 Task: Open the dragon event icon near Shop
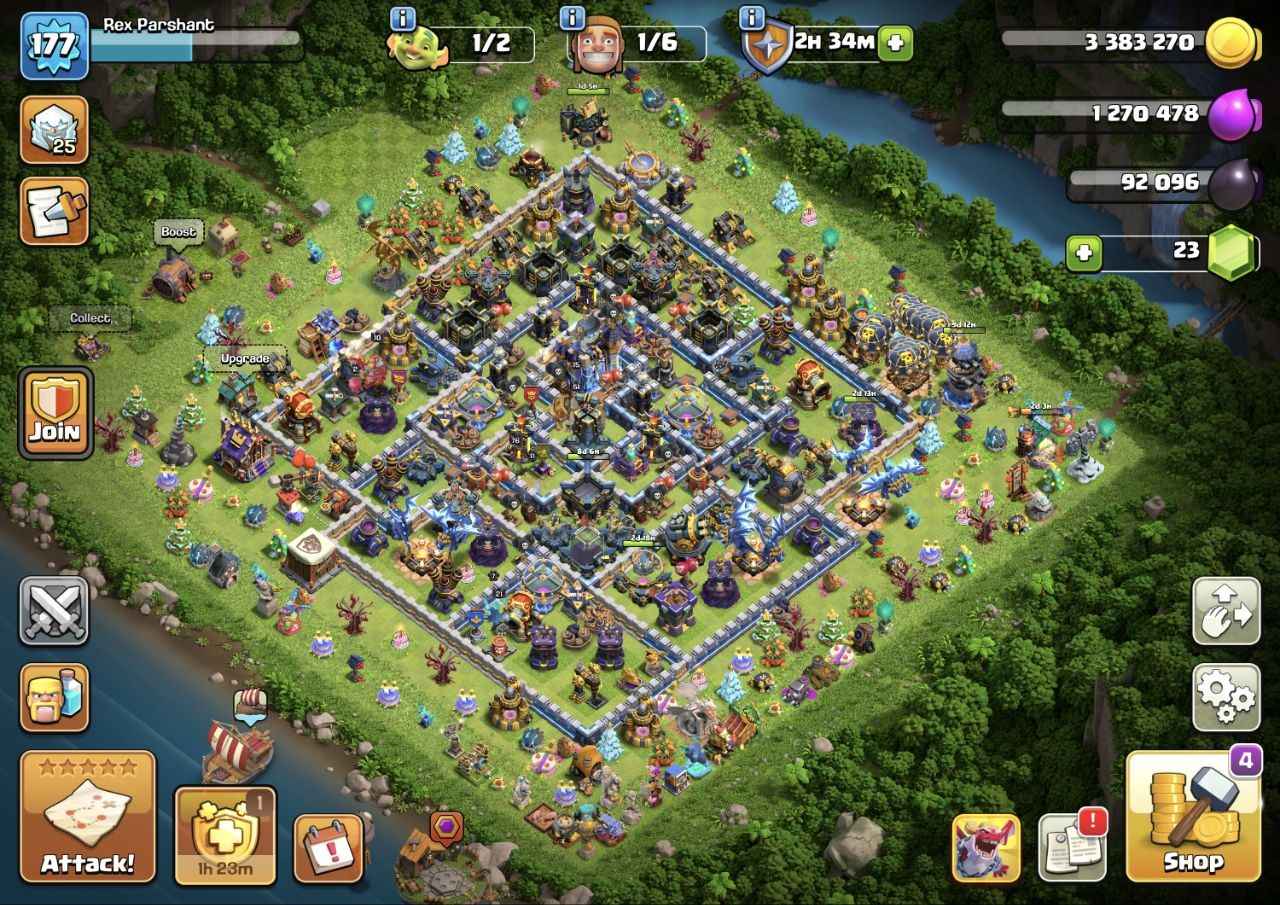(x=985, y=849)
